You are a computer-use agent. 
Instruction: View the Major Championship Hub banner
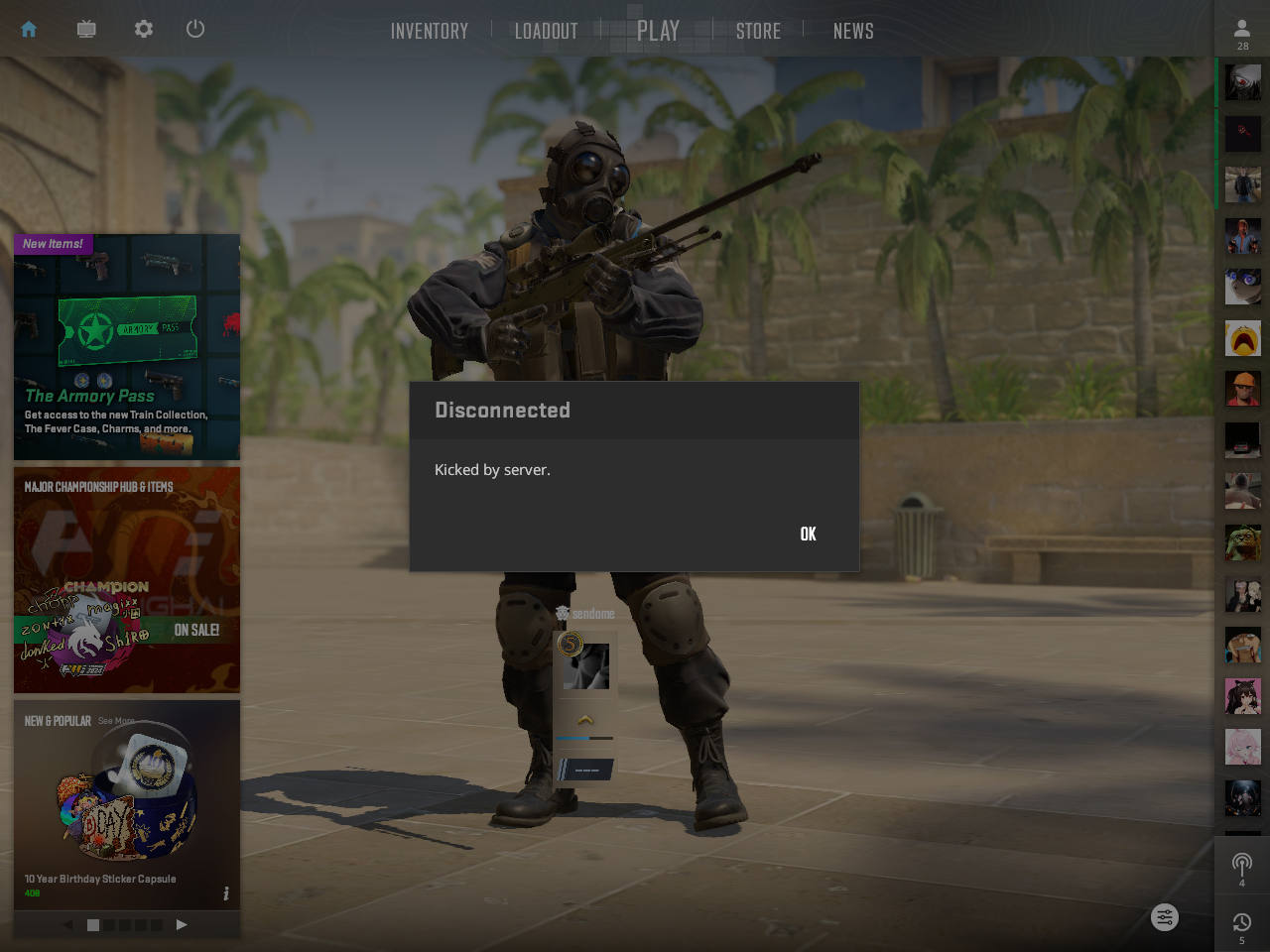[127, 580]
